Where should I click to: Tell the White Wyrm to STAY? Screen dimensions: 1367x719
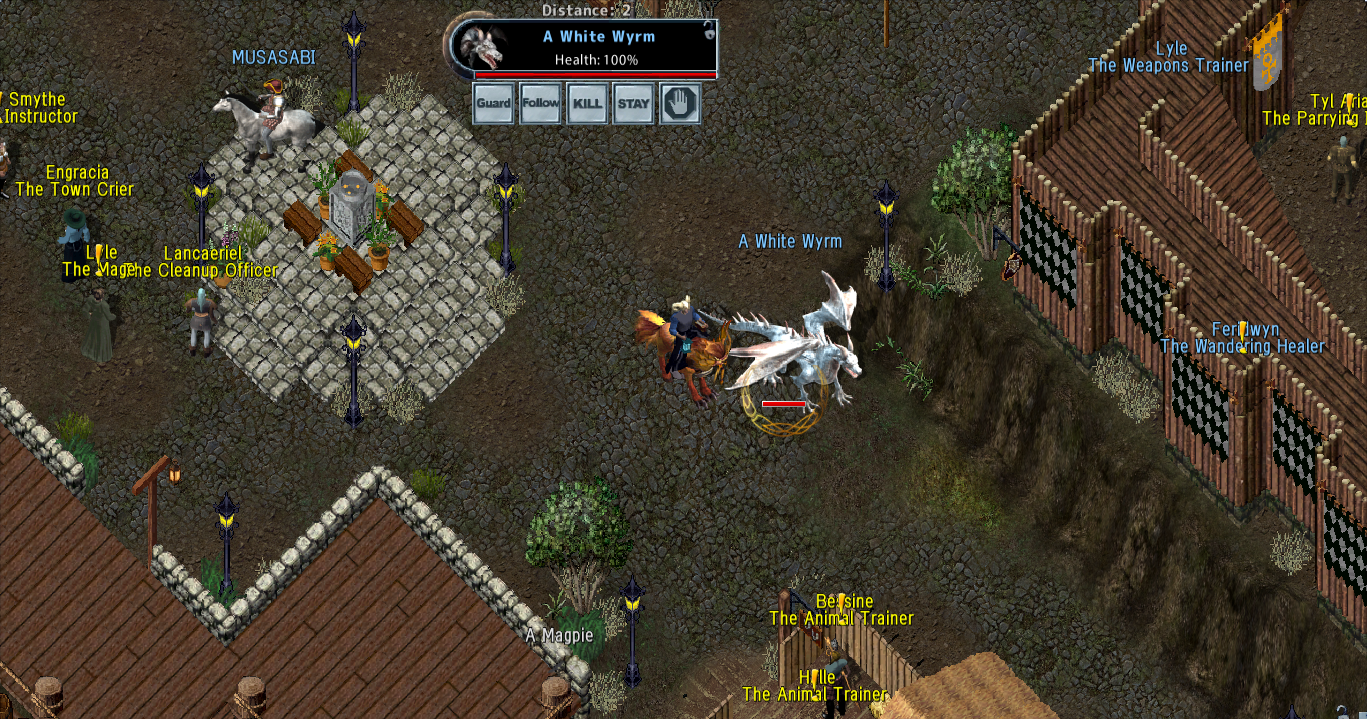point(634,104)
